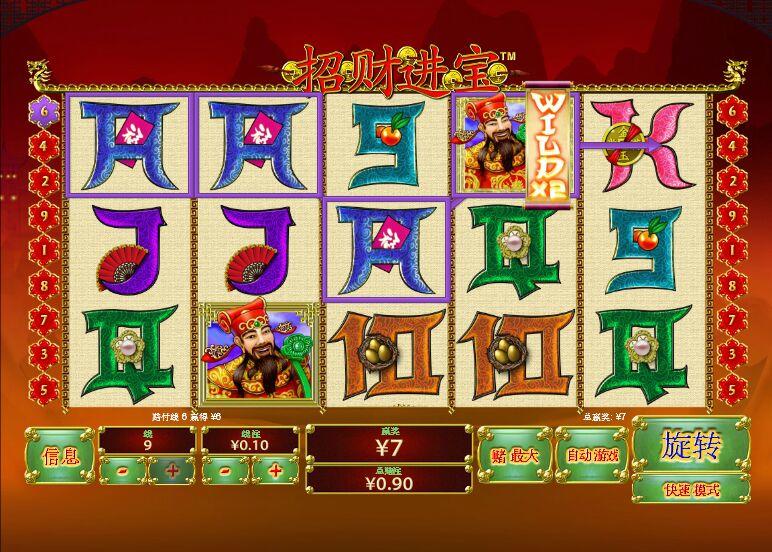
Task: Toggle 快速模式 turbo mode
Action: (690, 490)
